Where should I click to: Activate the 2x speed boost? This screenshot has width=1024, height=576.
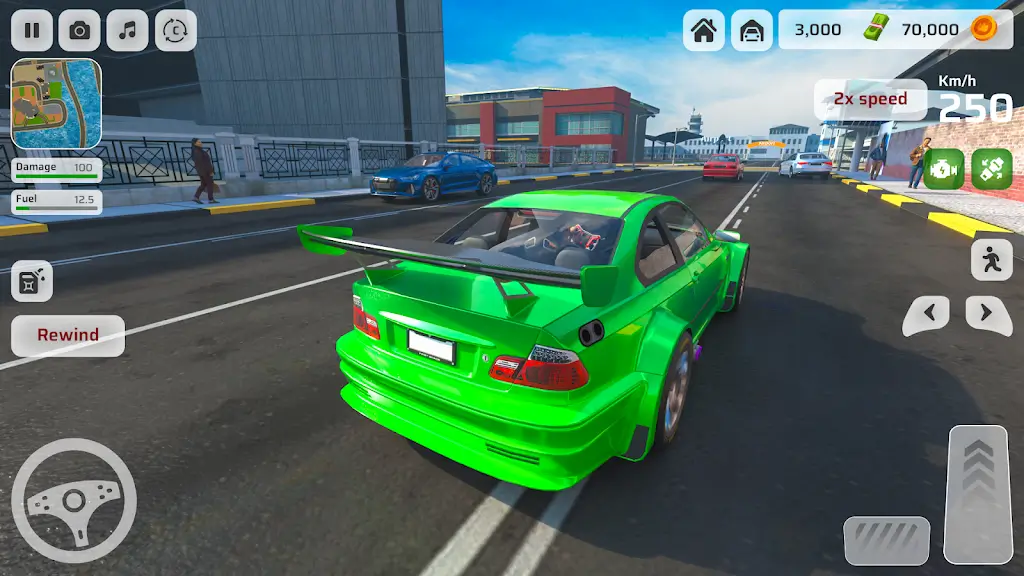869,99
